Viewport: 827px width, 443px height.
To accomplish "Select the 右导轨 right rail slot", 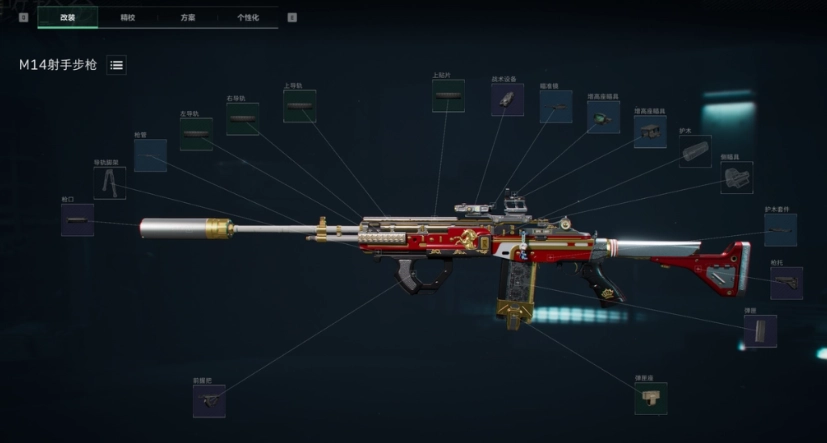I will [242, 119].
